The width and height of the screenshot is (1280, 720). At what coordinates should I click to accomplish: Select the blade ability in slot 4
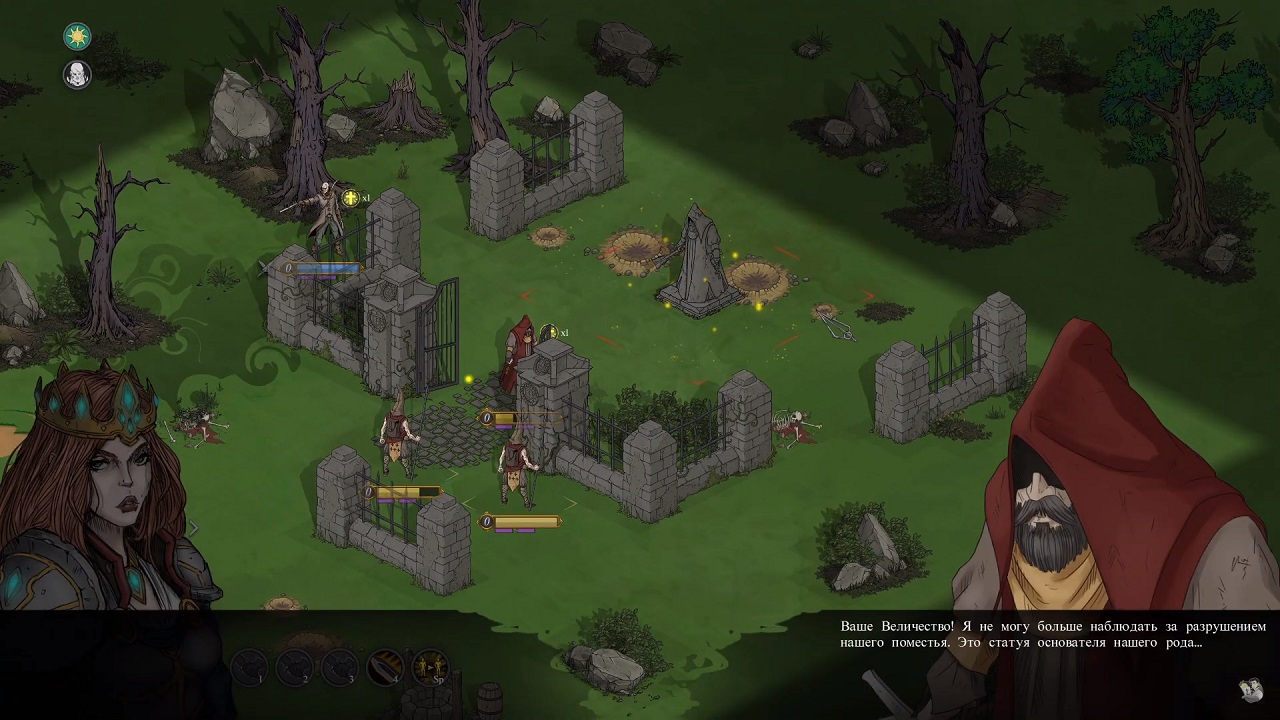coord(385,666)
